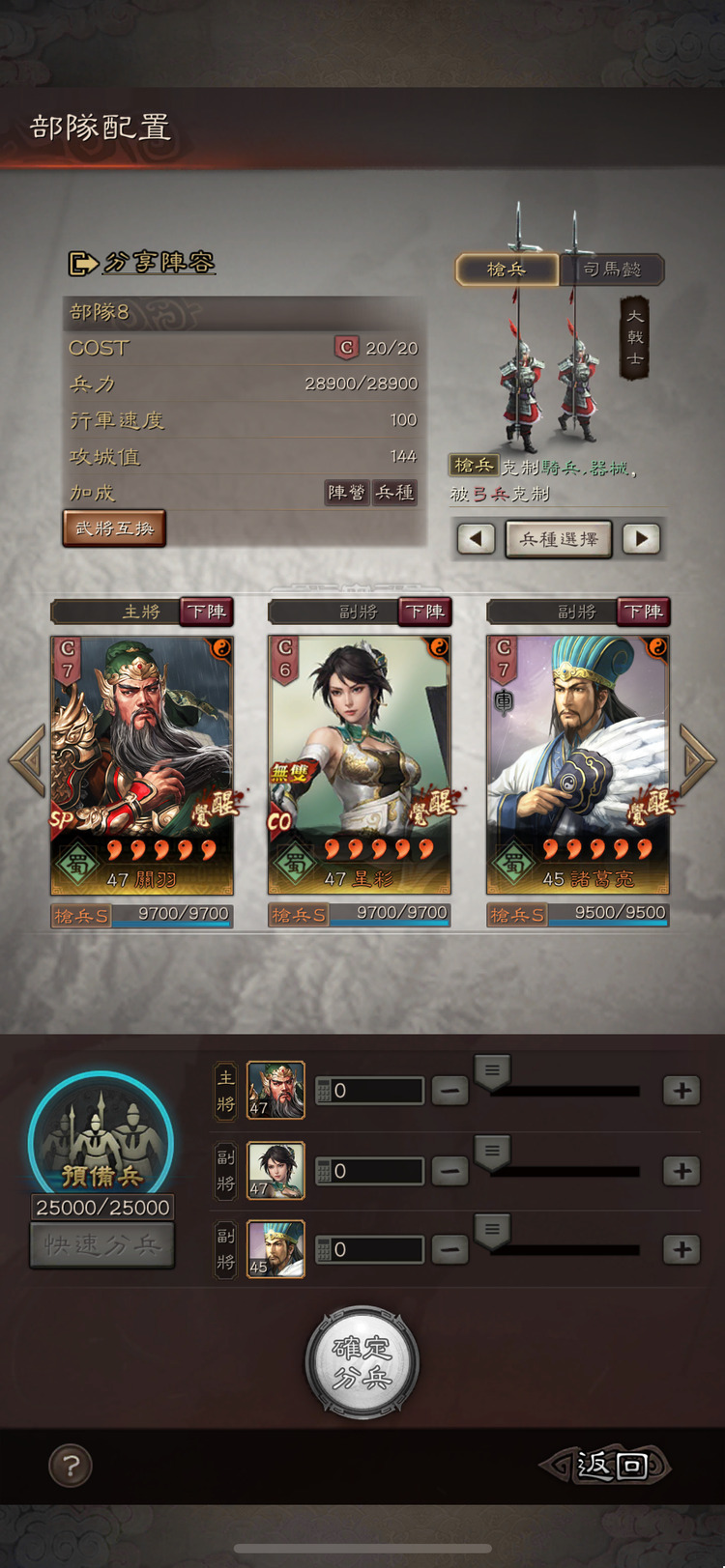Increase troops for main general 關羽 with plus
This screenshot has width=725, height=1568.
(x=681, y=1091)
